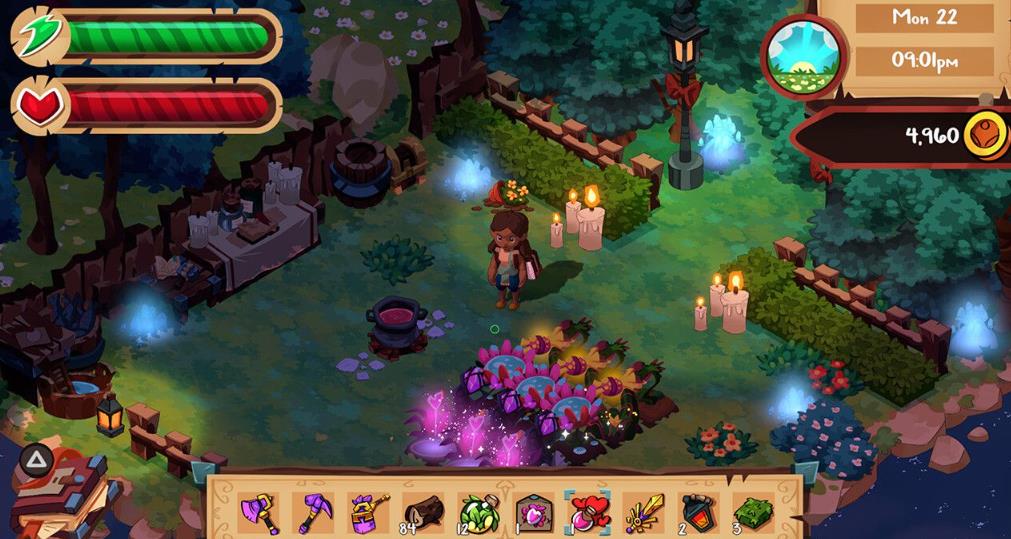Select the pink heart seed packet
The height and width of the screenshot is (539, 1011).
click(534, 512)
